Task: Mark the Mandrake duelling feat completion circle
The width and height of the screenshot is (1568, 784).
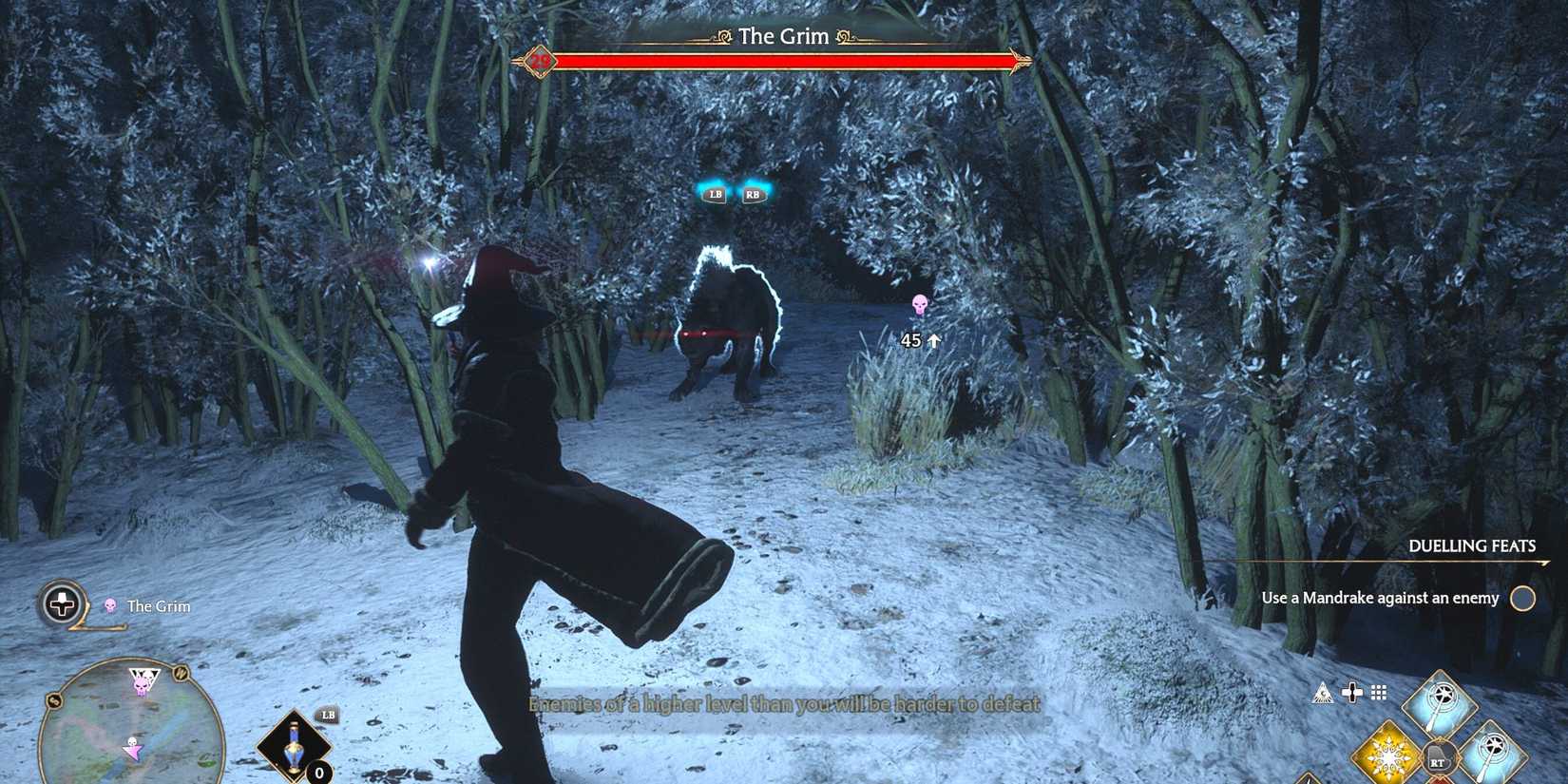Action: click(x=1524, y=599)
